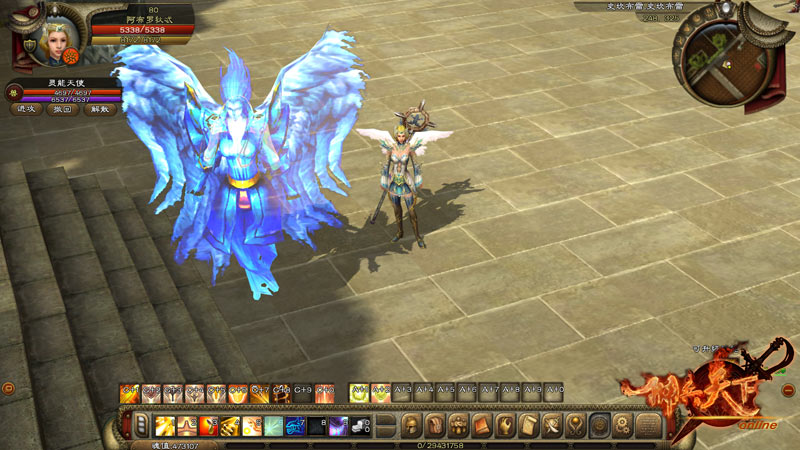Click the orange flame emblem on the portrait

tap(73, 57)
